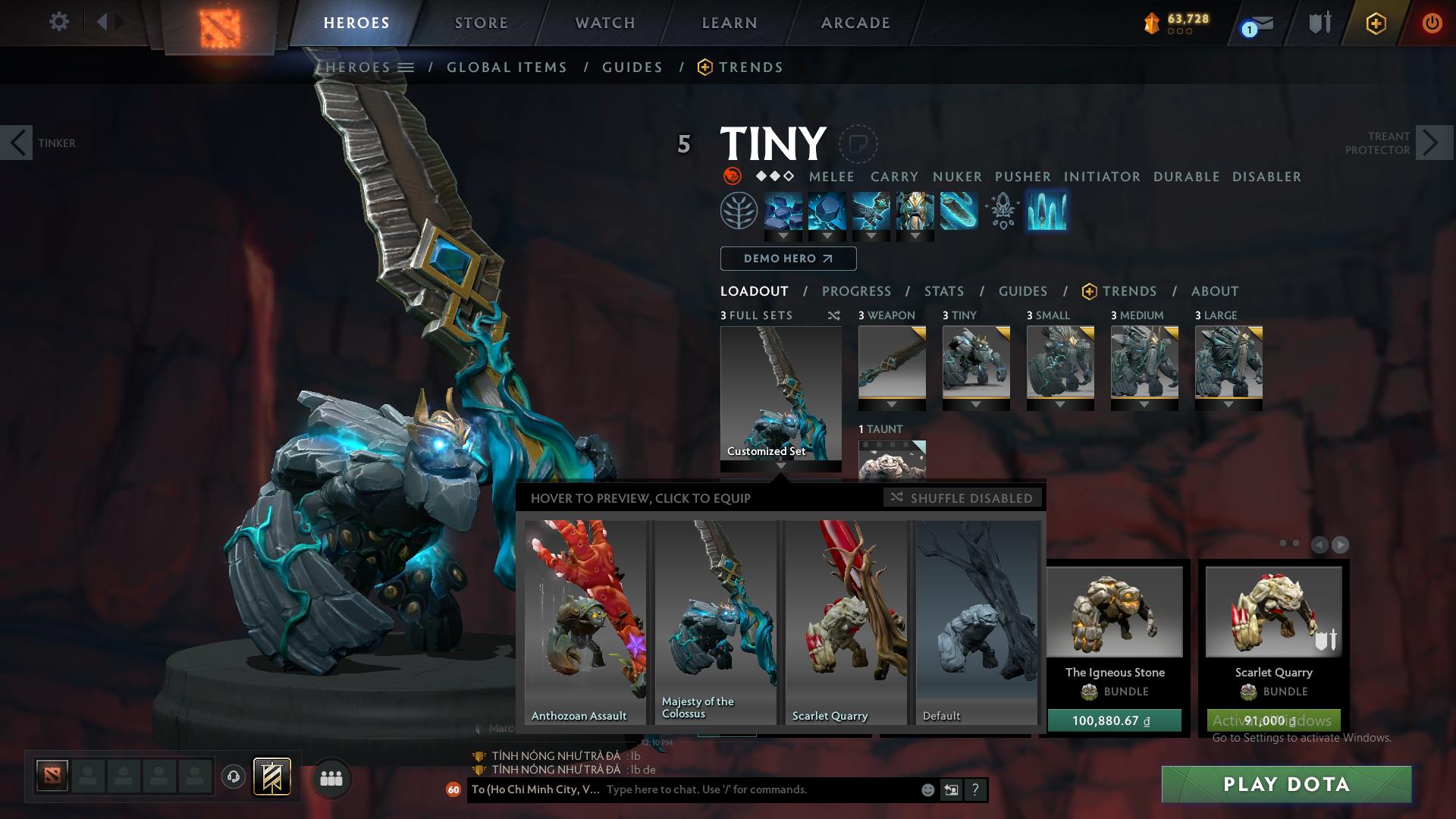Click the Demo Hero button

click(x=787, y=259)
